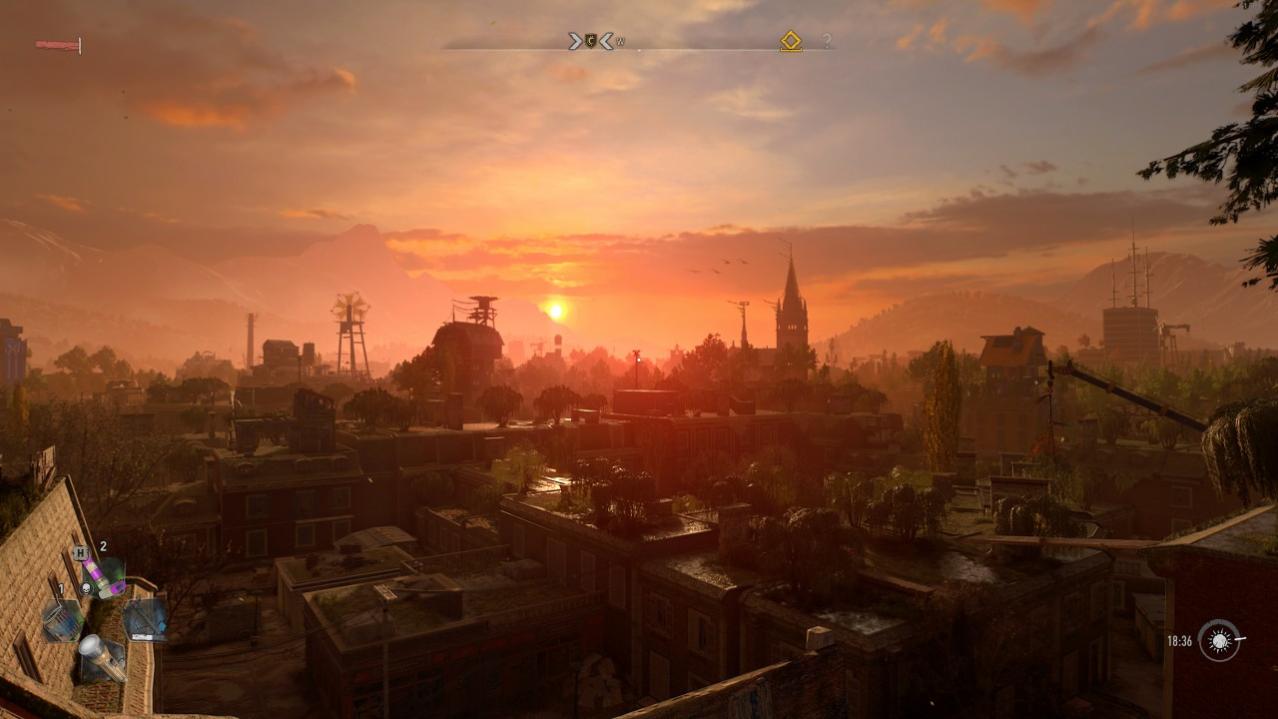The height and width of the screenshot is (719, 1278).
Task: Click the yellow diamond objective marker on compass
Action: coord(791,41)
